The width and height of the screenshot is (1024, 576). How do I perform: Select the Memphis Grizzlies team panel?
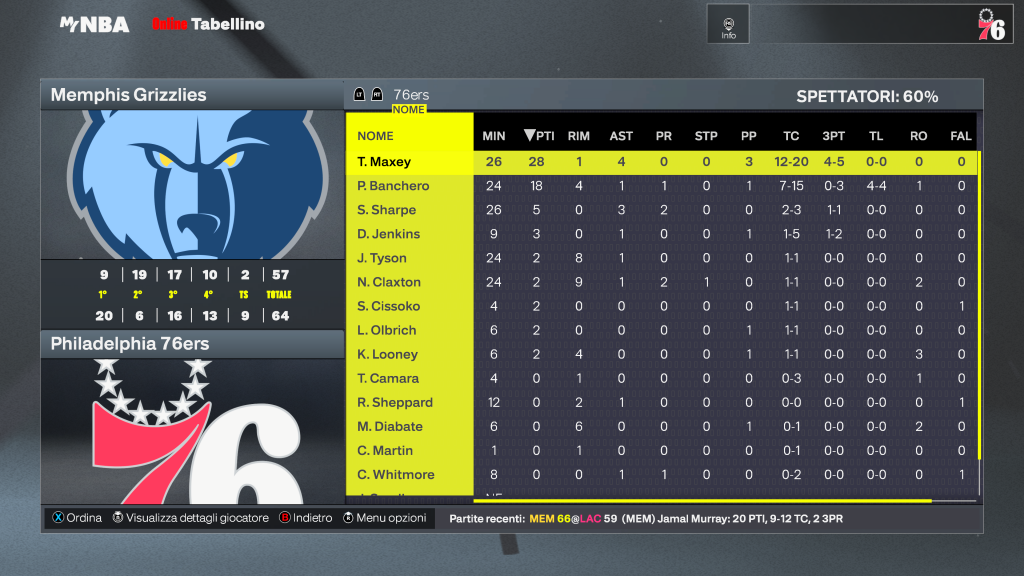(191, 95)
